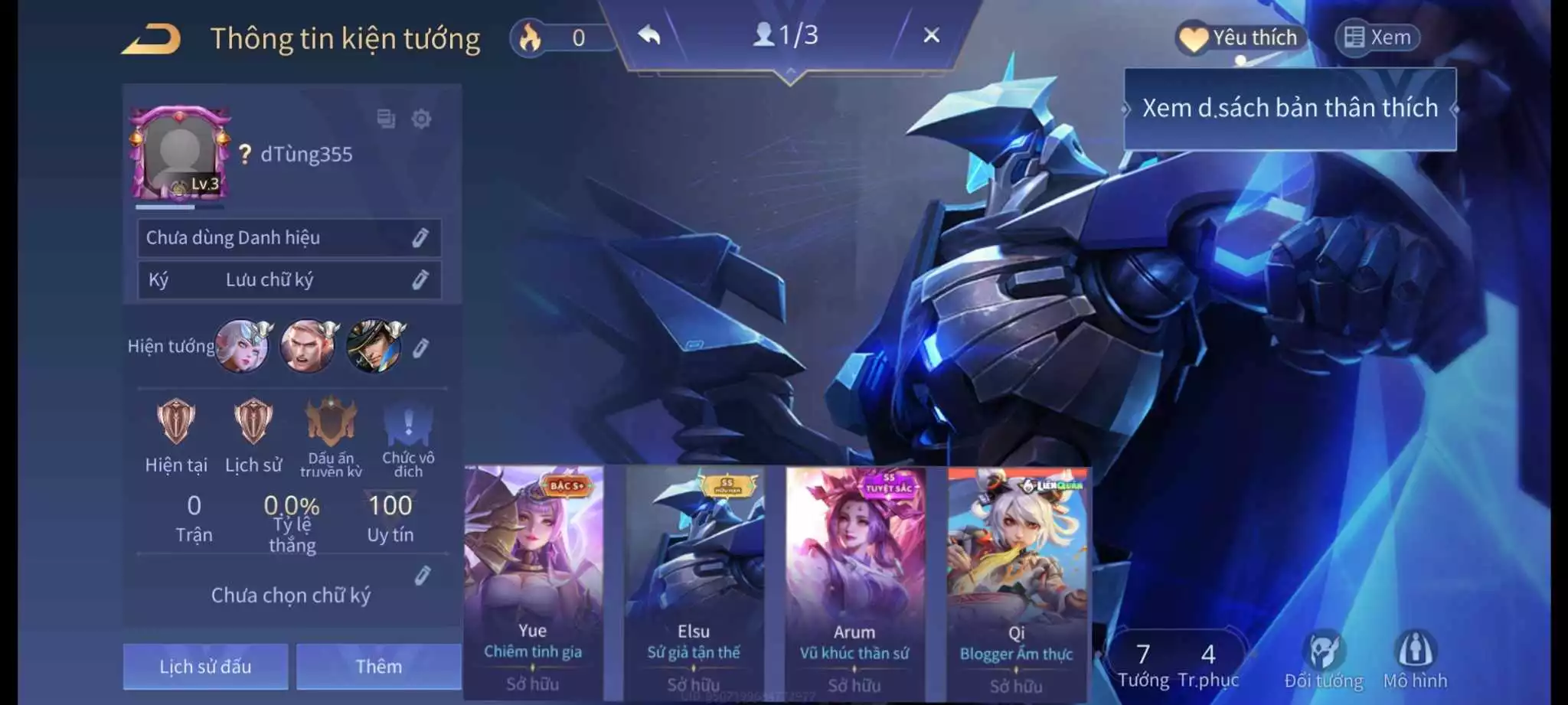The height and width of the screenshot is (705, 1568).
Task: Choose the Arum Vũ khúc thần sứ card
Action: [x=854, y=582]
